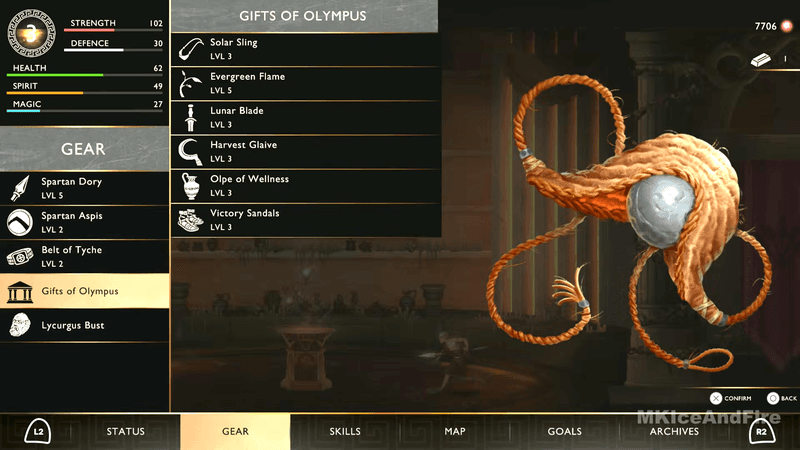Viewport: 800px width, 450px height.
Task: Choose the Victory Sandals gift
Action: (305, 219)
